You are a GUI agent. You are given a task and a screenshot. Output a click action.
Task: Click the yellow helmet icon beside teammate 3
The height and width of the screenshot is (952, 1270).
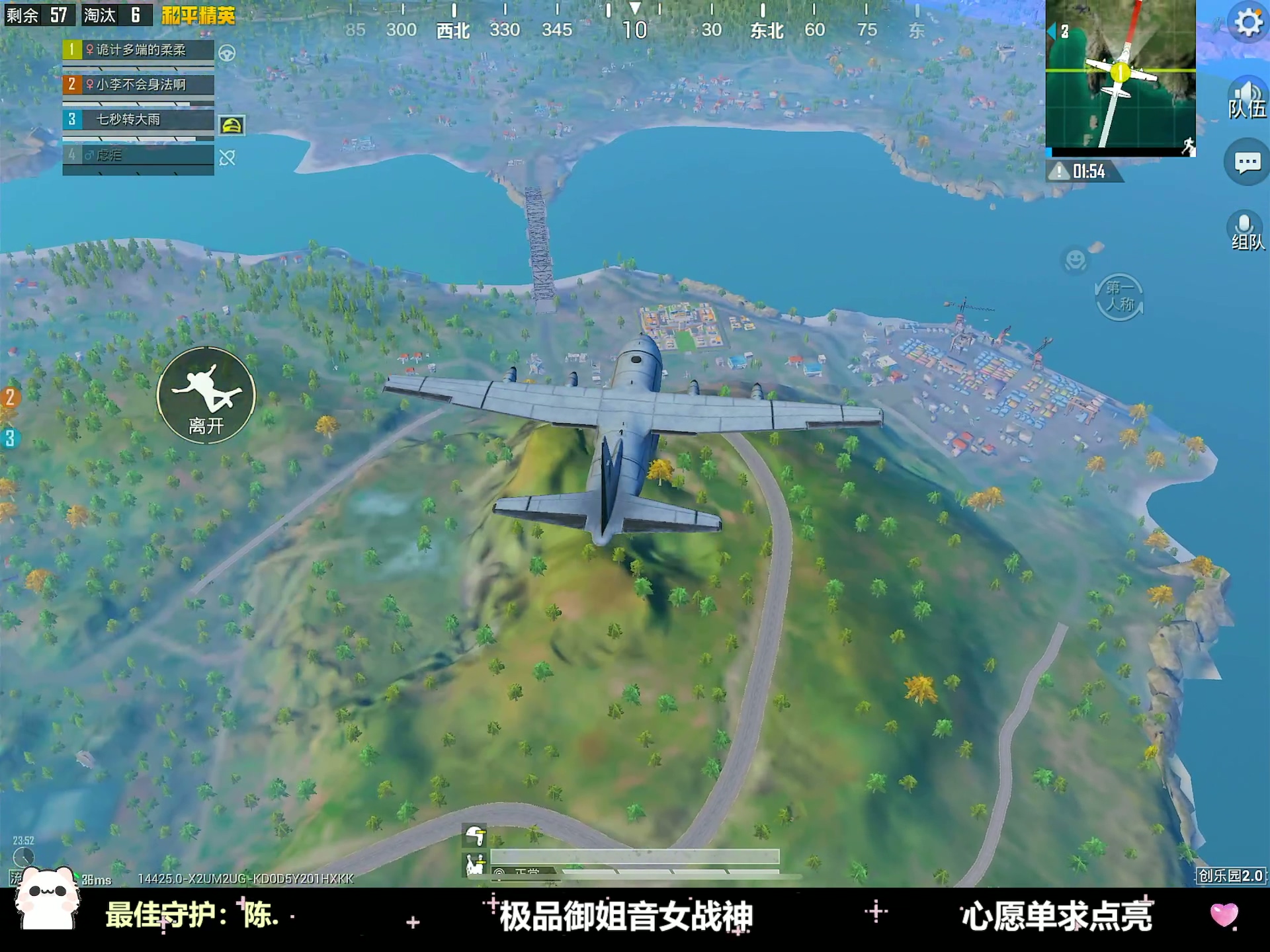click(232, 125)
